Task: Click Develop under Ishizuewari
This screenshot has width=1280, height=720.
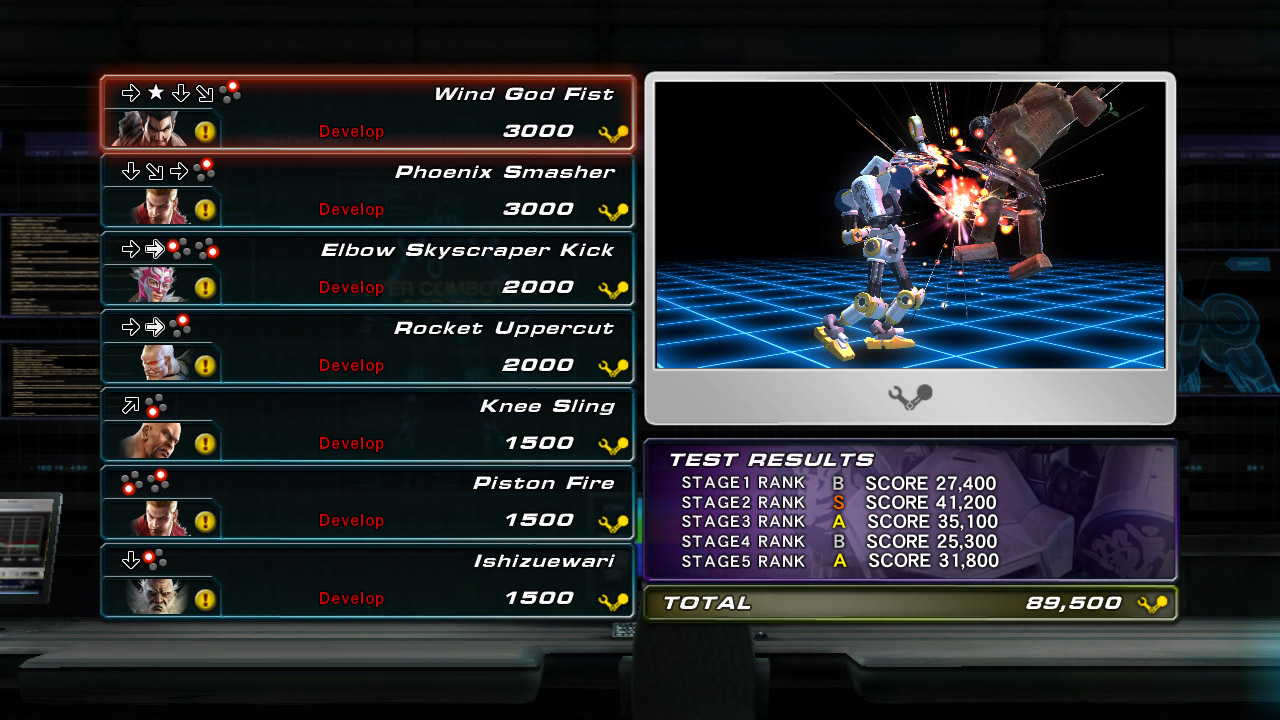Action: click(351, 599)
